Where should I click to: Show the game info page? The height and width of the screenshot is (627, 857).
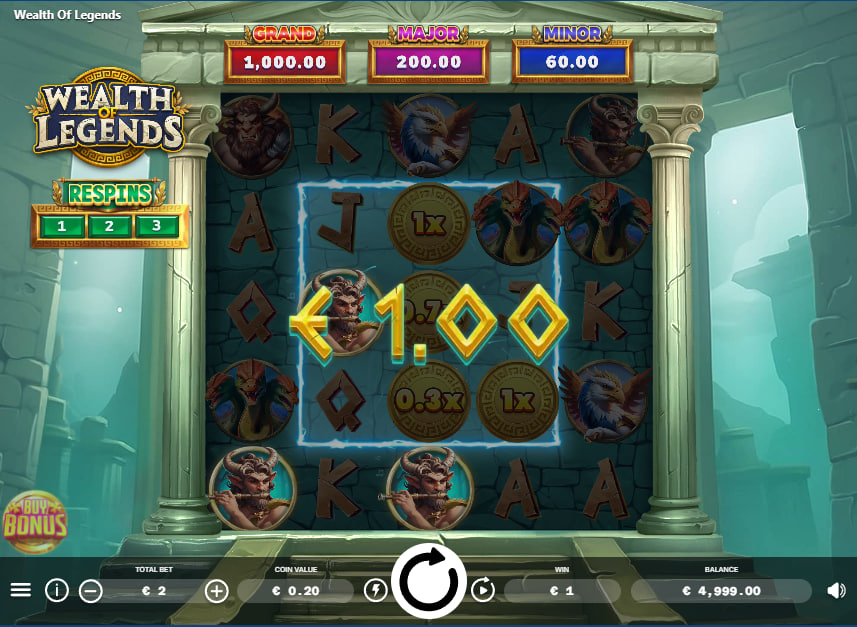pos(57,590)
